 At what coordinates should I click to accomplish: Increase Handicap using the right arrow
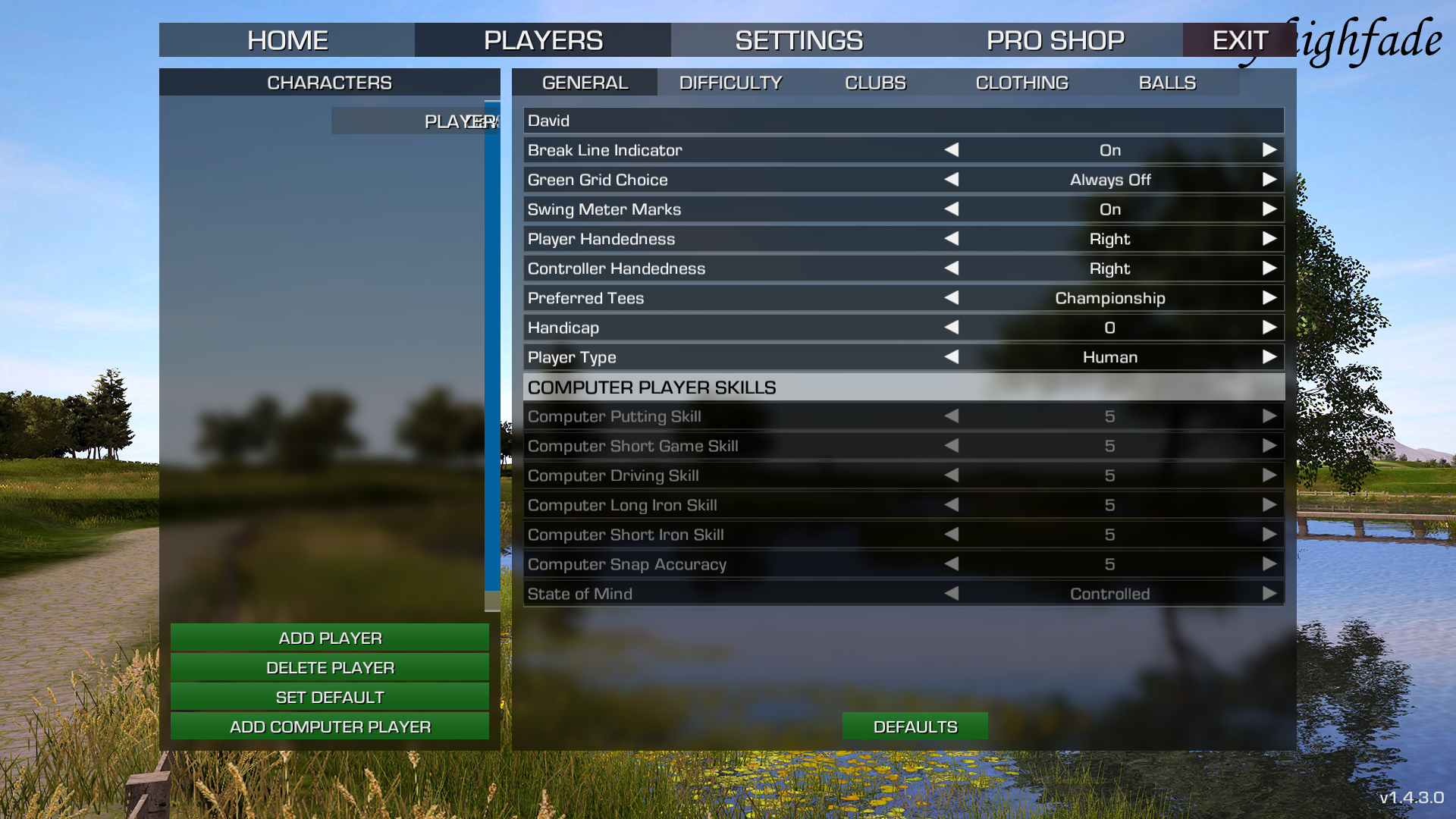tap(1269, 328)
